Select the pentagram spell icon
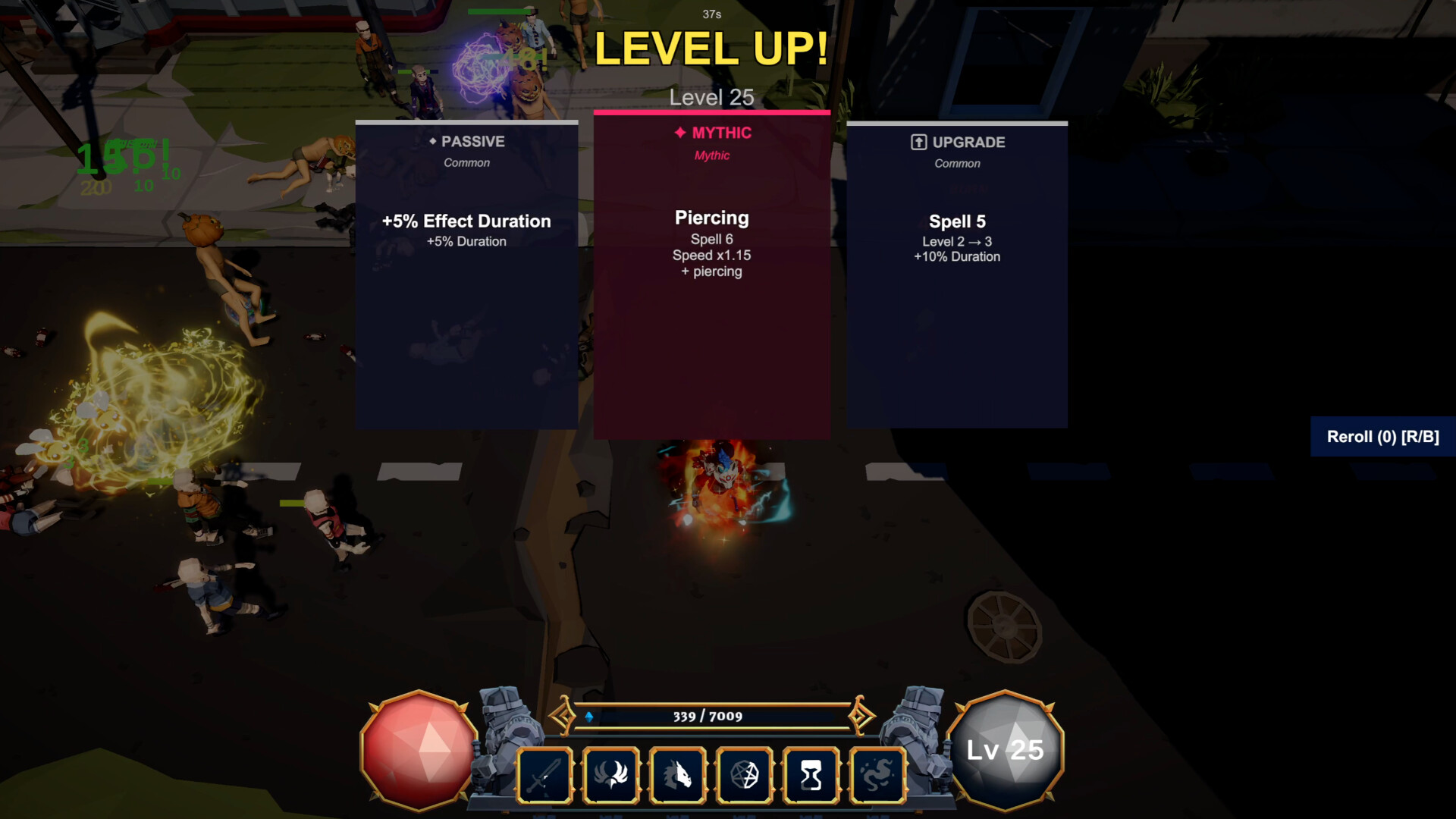This screenshot has height=819, width=1456. (x=745, y=773)
